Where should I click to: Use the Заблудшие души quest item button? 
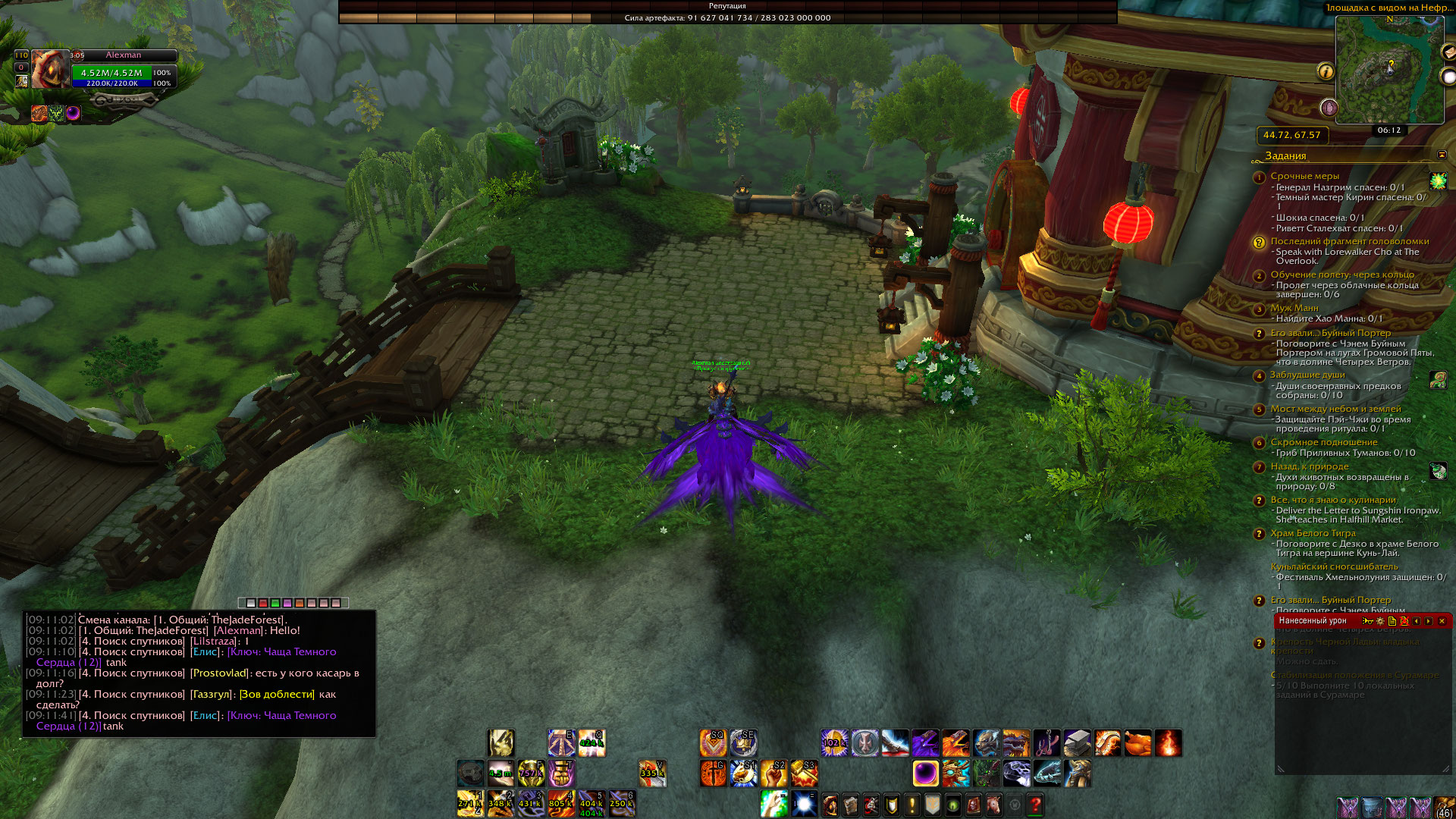1438,379
